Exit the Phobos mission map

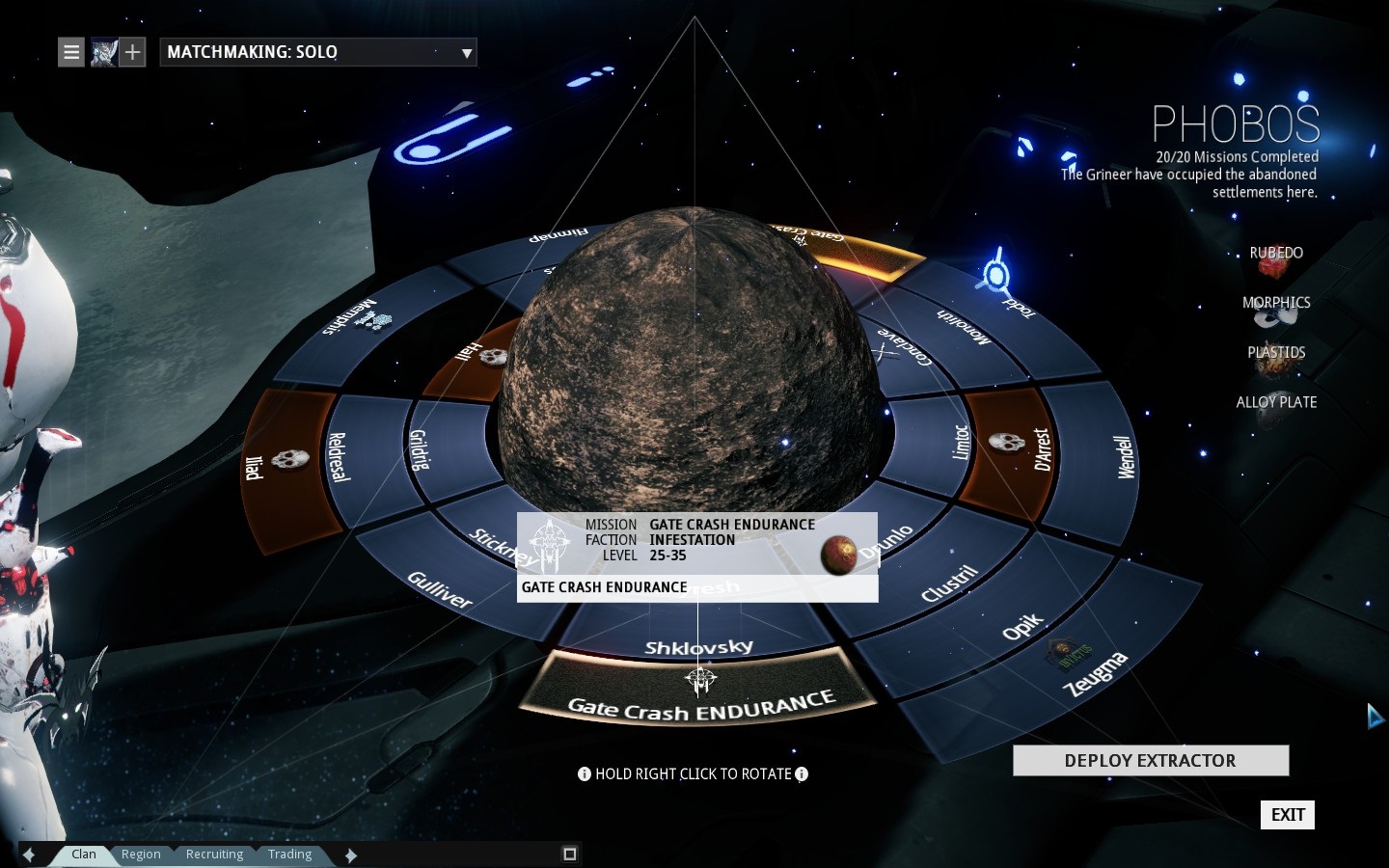pyautogui.click(x=1287, y=815)
